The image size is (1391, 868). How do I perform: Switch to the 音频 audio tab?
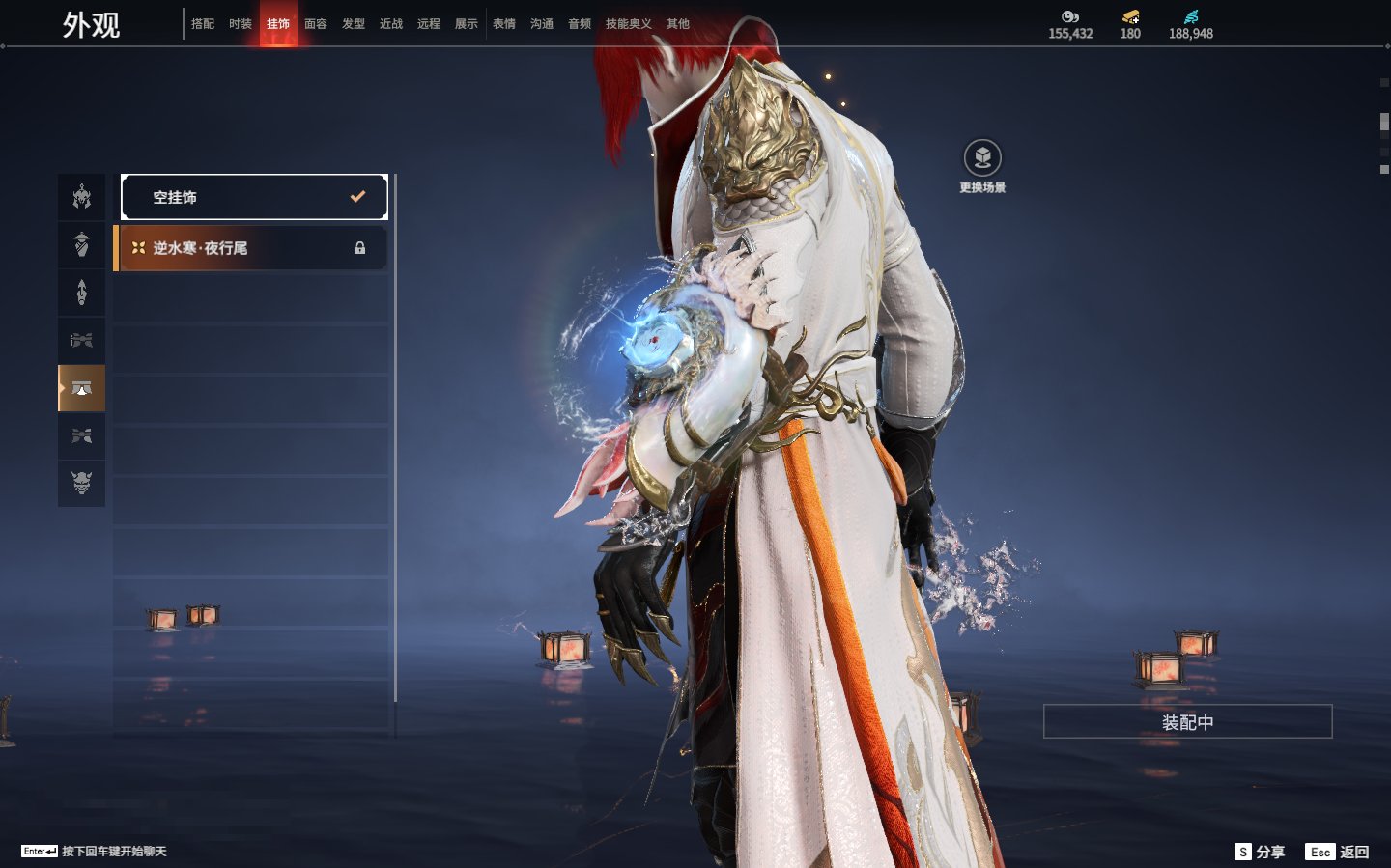[580, 24]
